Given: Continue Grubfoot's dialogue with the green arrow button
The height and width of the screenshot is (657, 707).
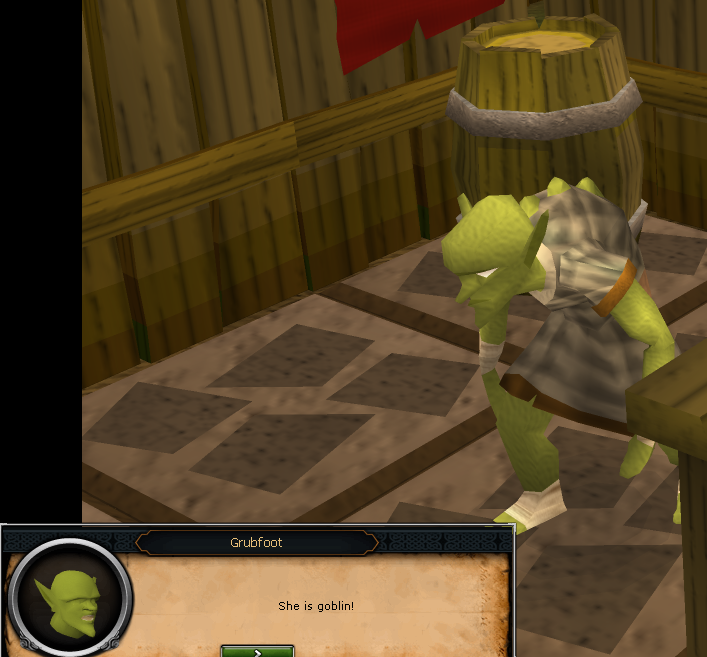Looking at the screenshot, I should 257,651.
